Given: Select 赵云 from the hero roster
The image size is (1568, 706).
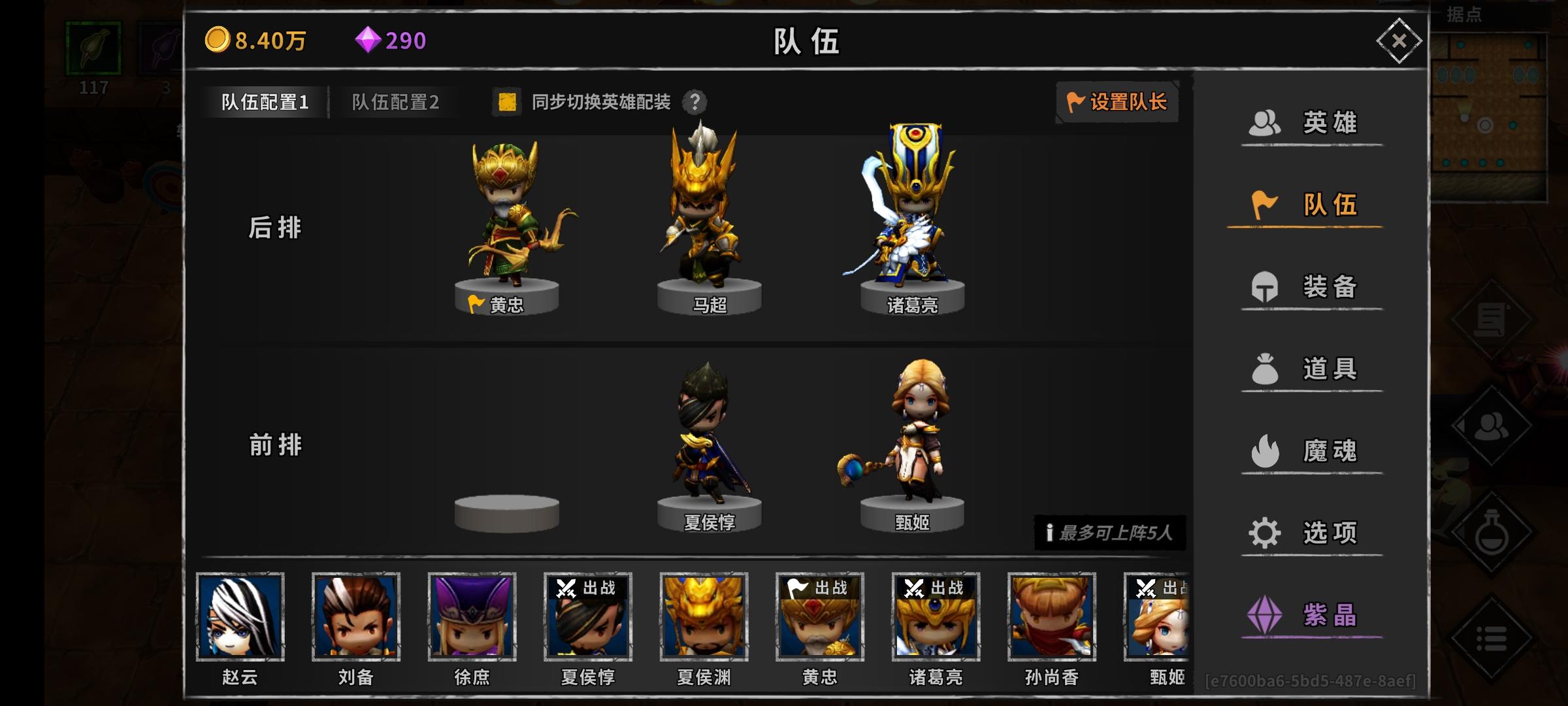Looking at the screenshot, I should pyautogui.click(x=241, y=618).
